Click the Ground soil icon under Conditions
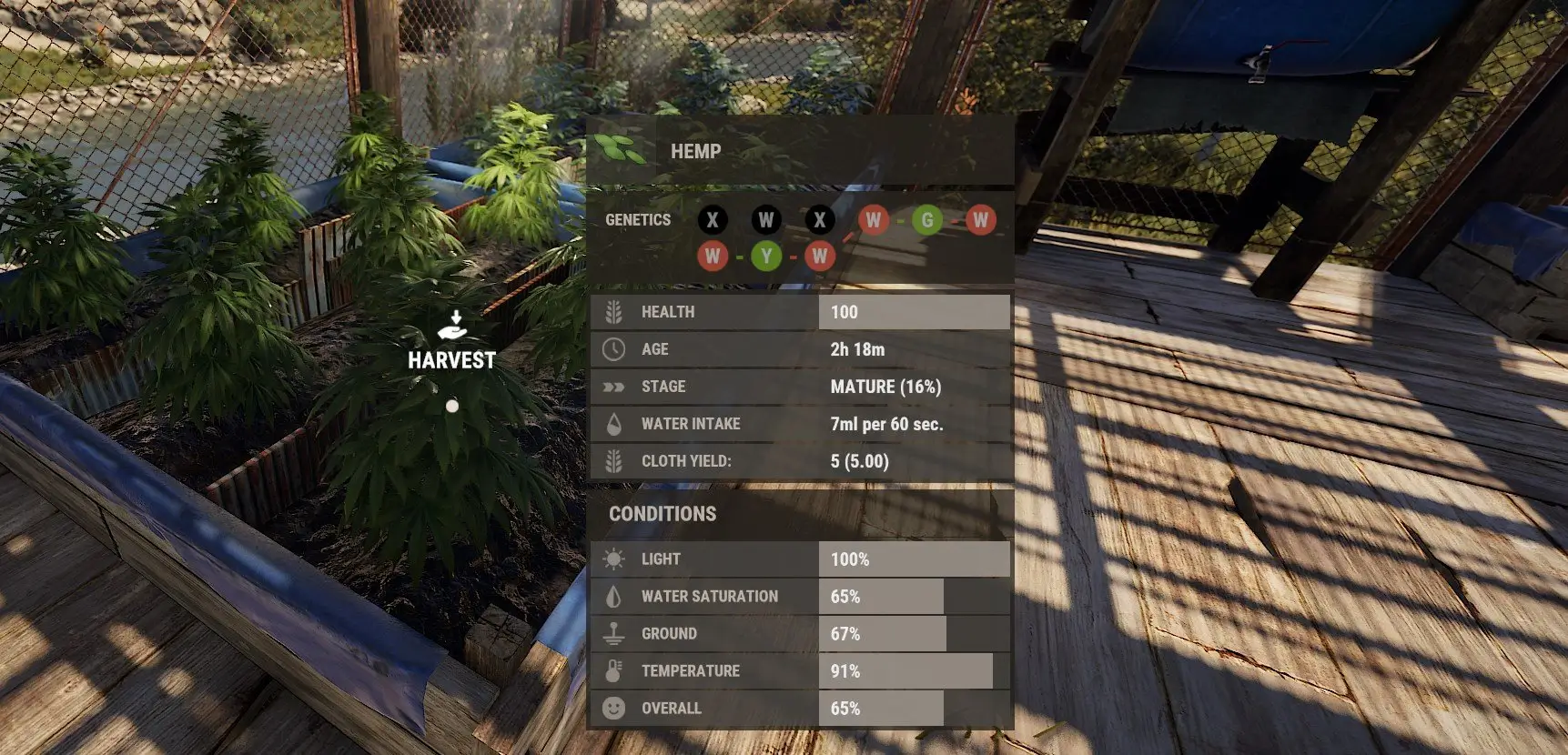 click(614, 633)
